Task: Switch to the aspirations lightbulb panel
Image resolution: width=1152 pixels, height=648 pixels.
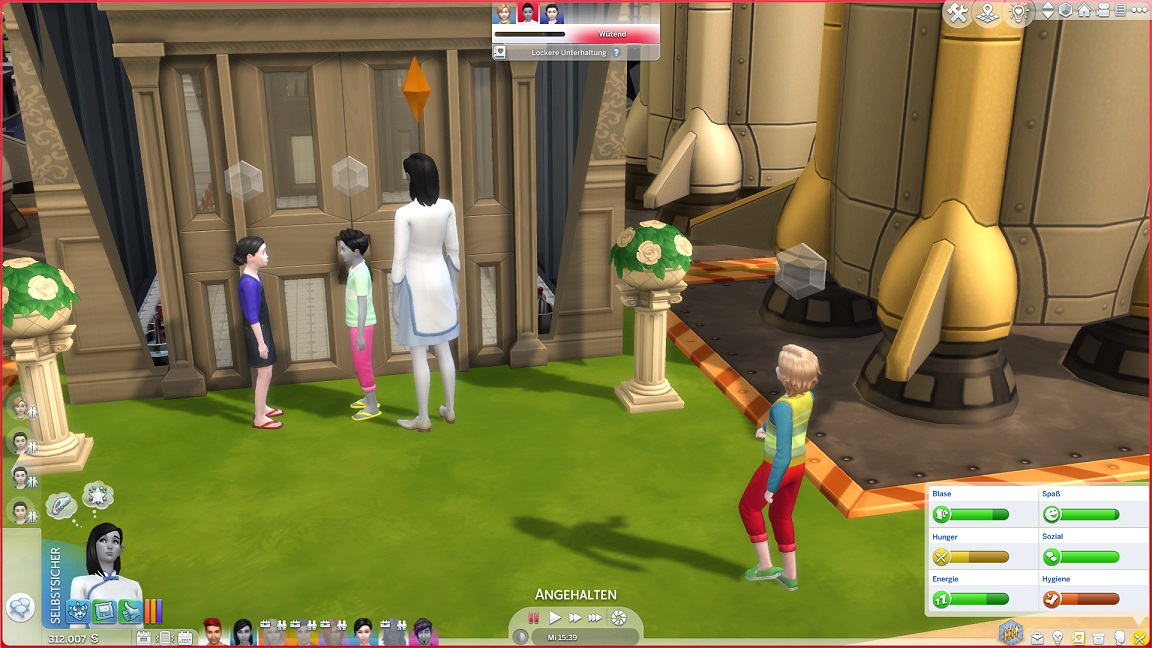Action: pyautogui.click(x=1057, y=637)
